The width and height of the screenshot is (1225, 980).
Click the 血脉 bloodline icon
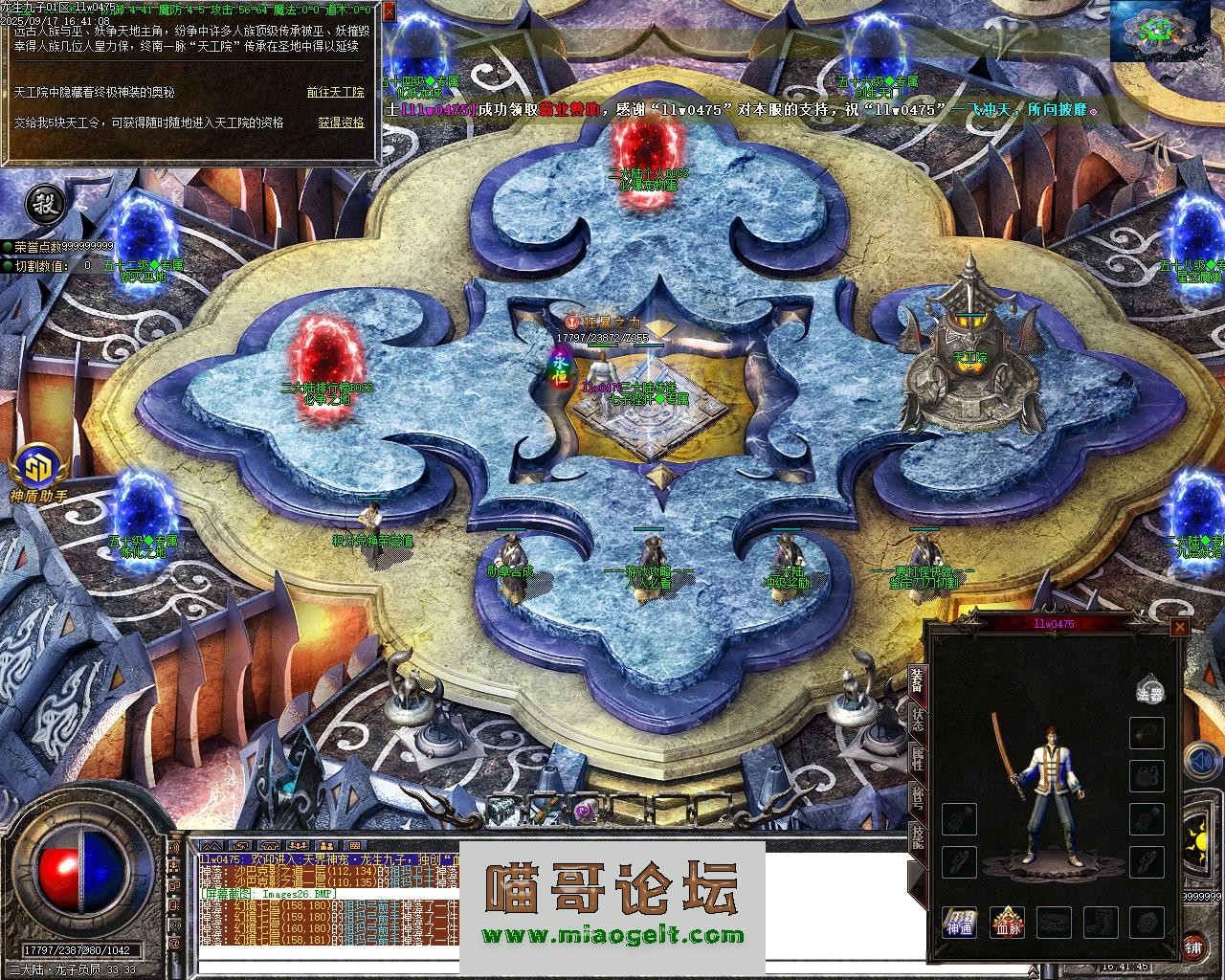tap(1007, 924)
